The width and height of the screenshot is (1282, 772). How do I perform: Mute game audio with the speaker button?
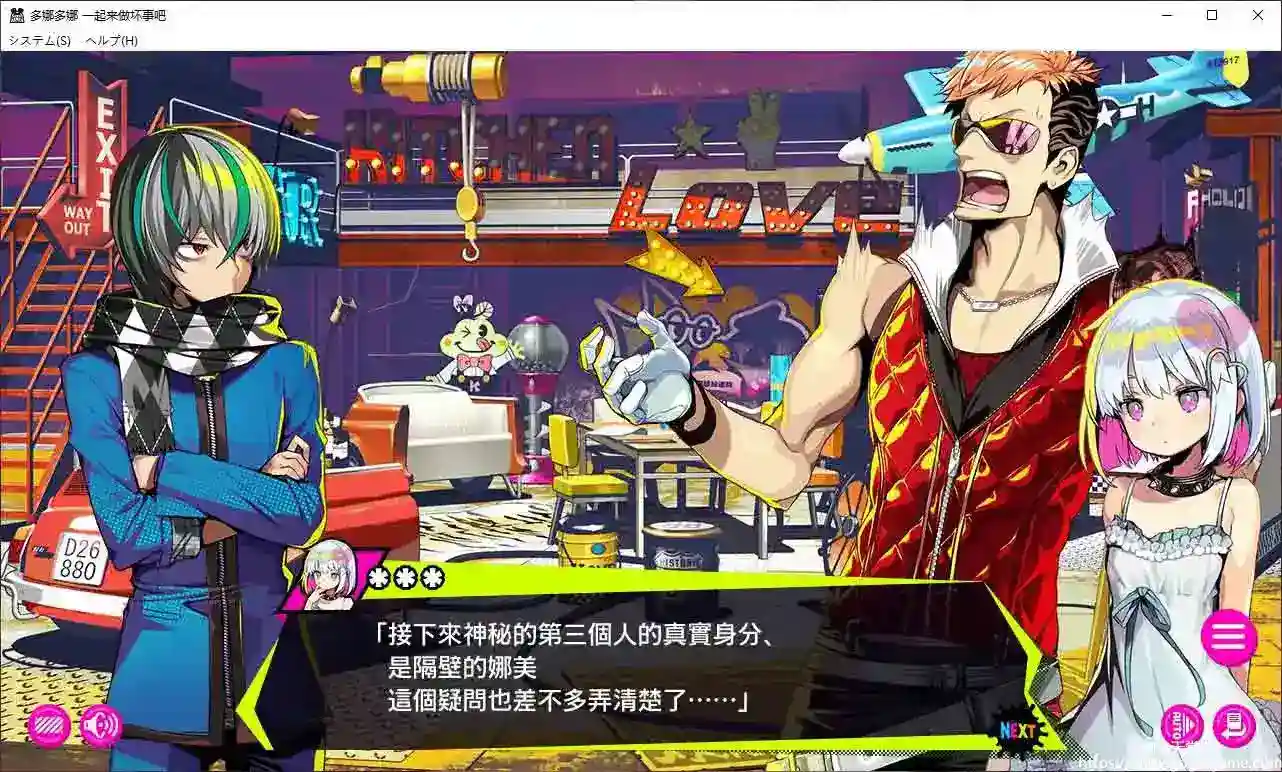(98, 726)
